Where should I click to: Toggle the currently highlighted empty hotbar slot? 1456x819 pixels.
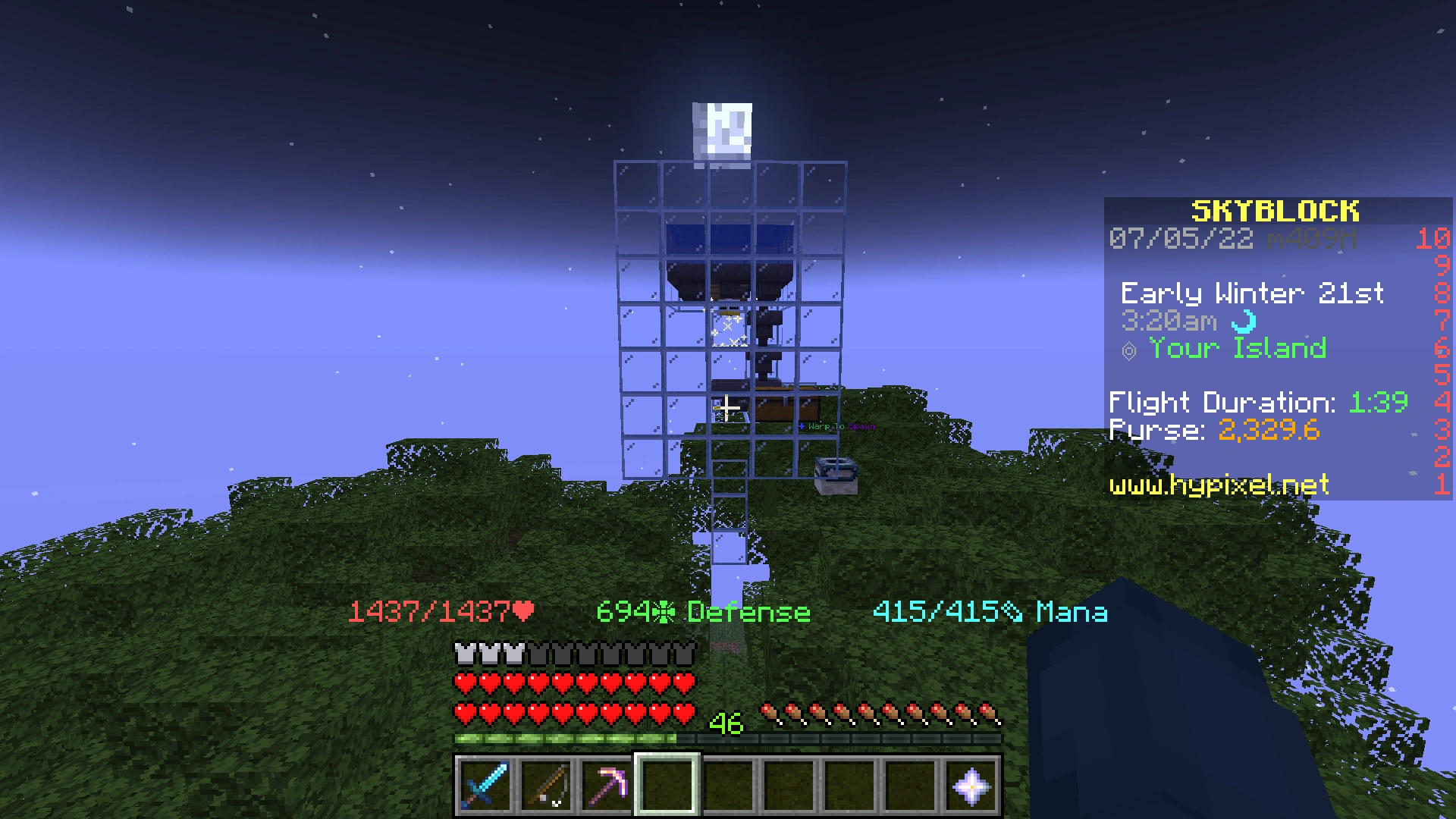coord(667,786)
